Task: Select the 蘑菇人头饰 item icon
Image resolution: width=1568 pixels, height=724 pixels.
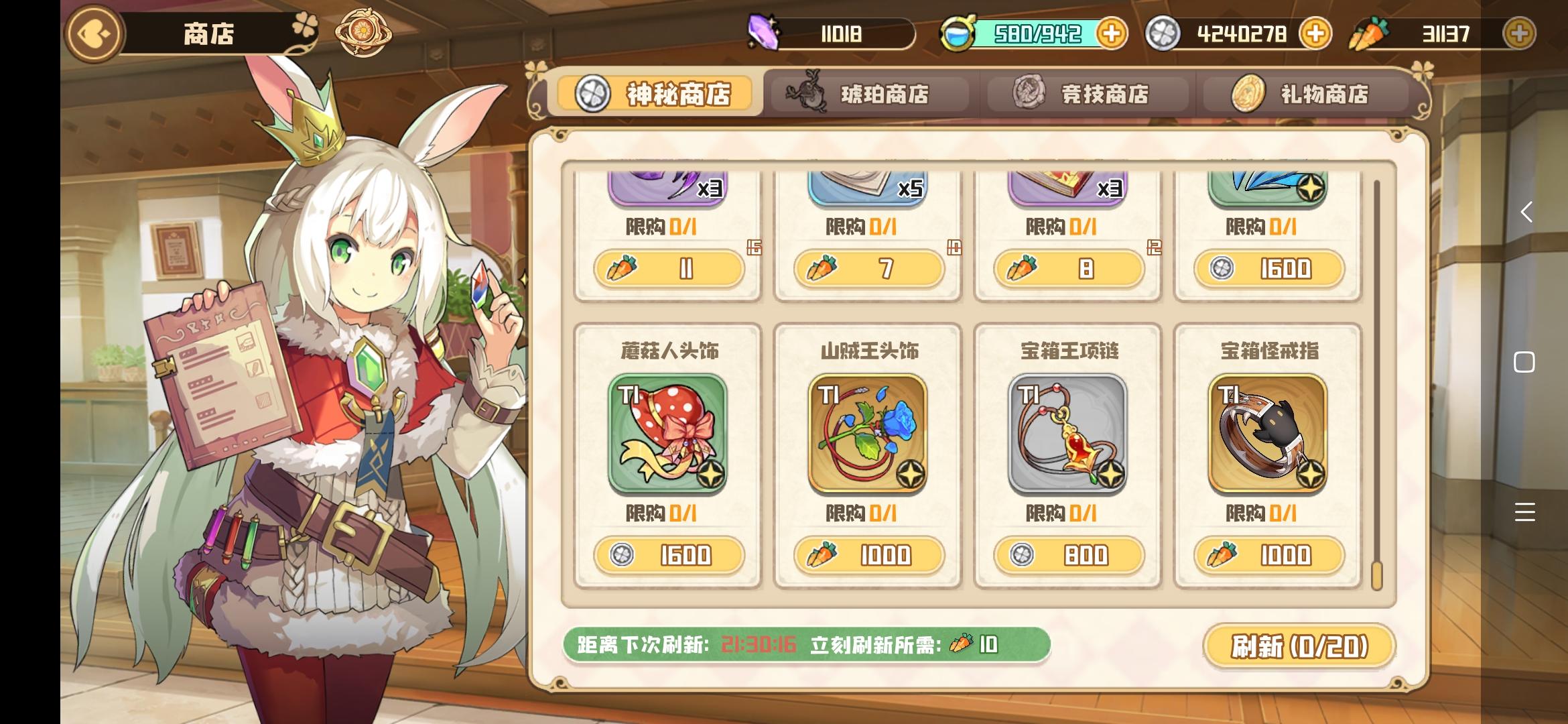Action: pyautogui.click(x=669, y=432)
